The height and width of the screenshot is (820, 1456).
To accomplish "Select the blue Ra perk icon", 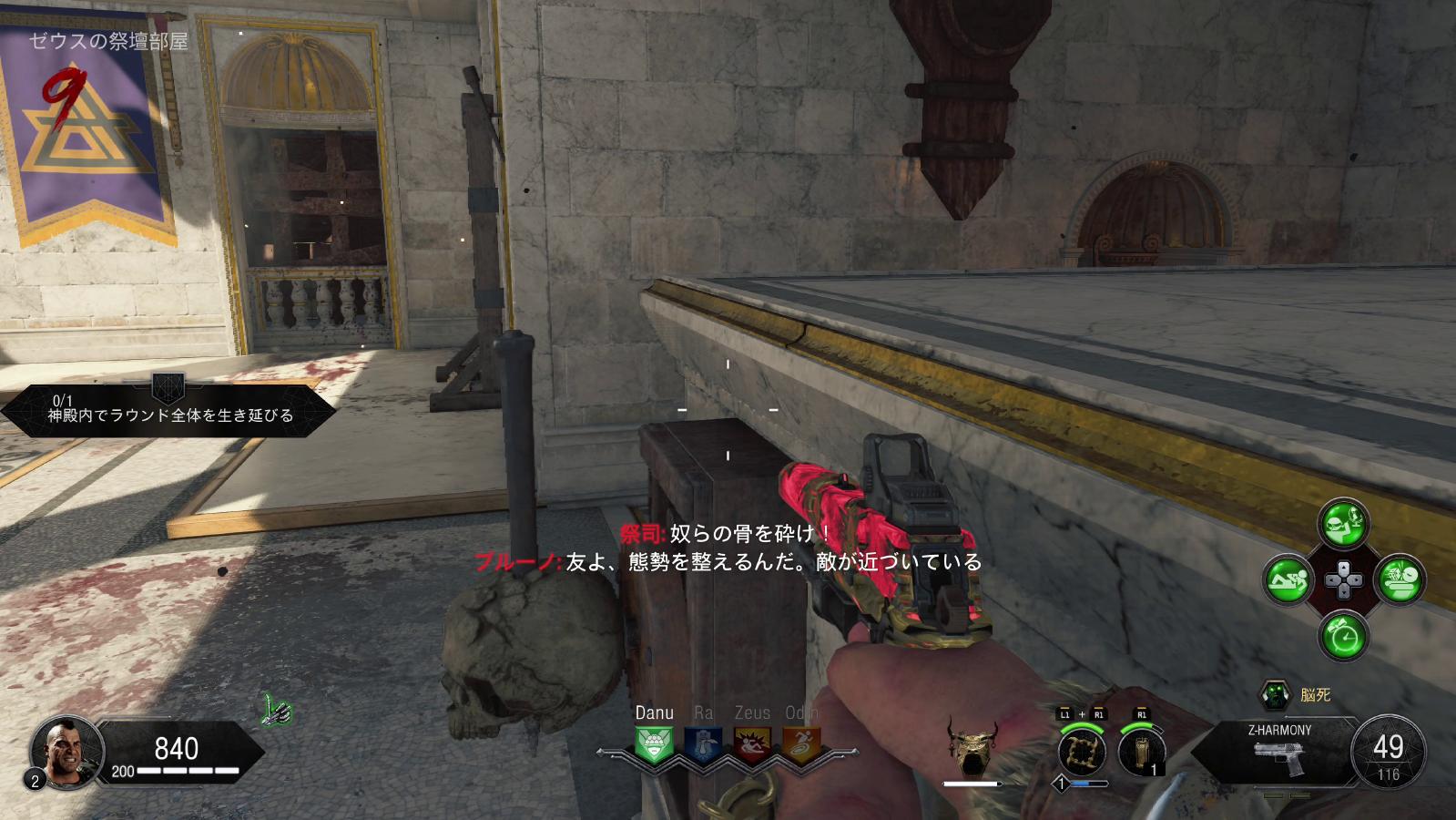I will [703, 744].
